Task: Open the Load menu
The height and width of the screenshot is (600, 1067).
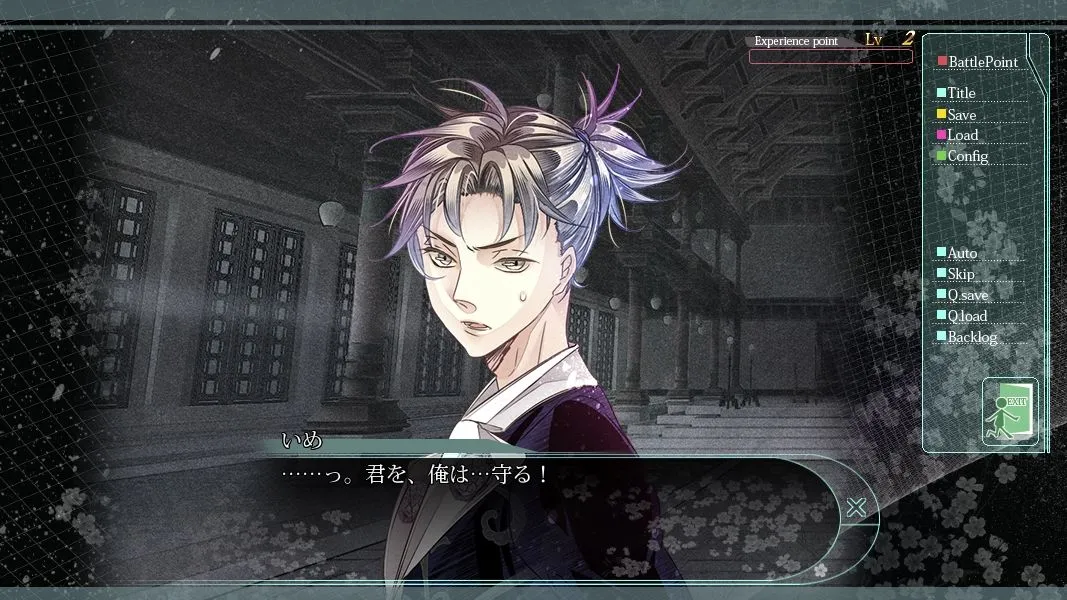Action: [x=962, y=135]
